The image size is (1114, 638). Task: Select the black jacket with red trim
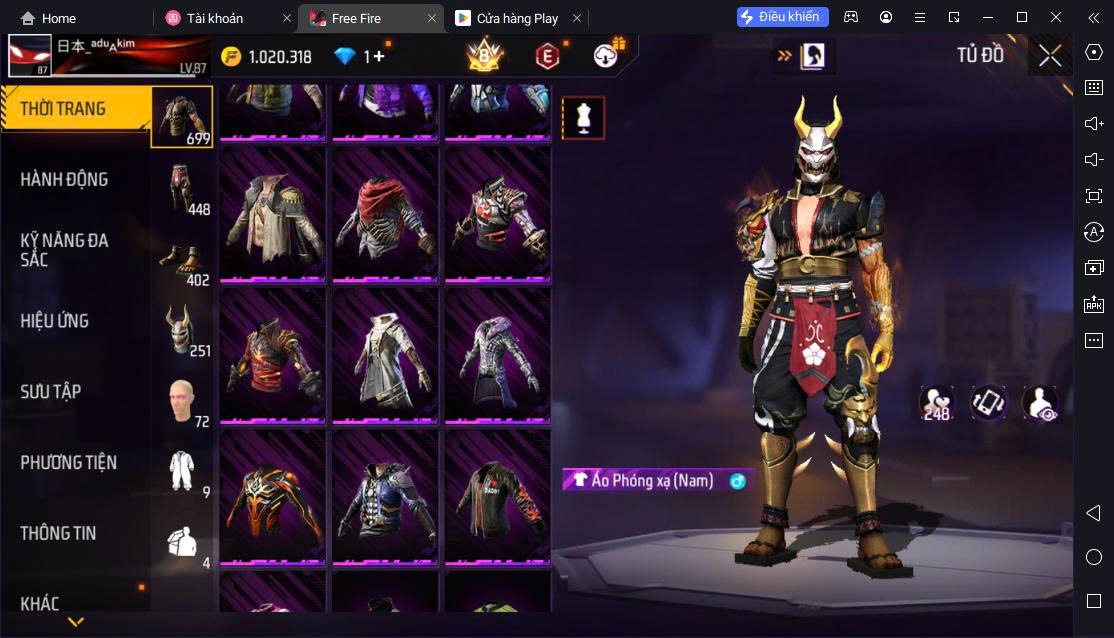(497, 496)
